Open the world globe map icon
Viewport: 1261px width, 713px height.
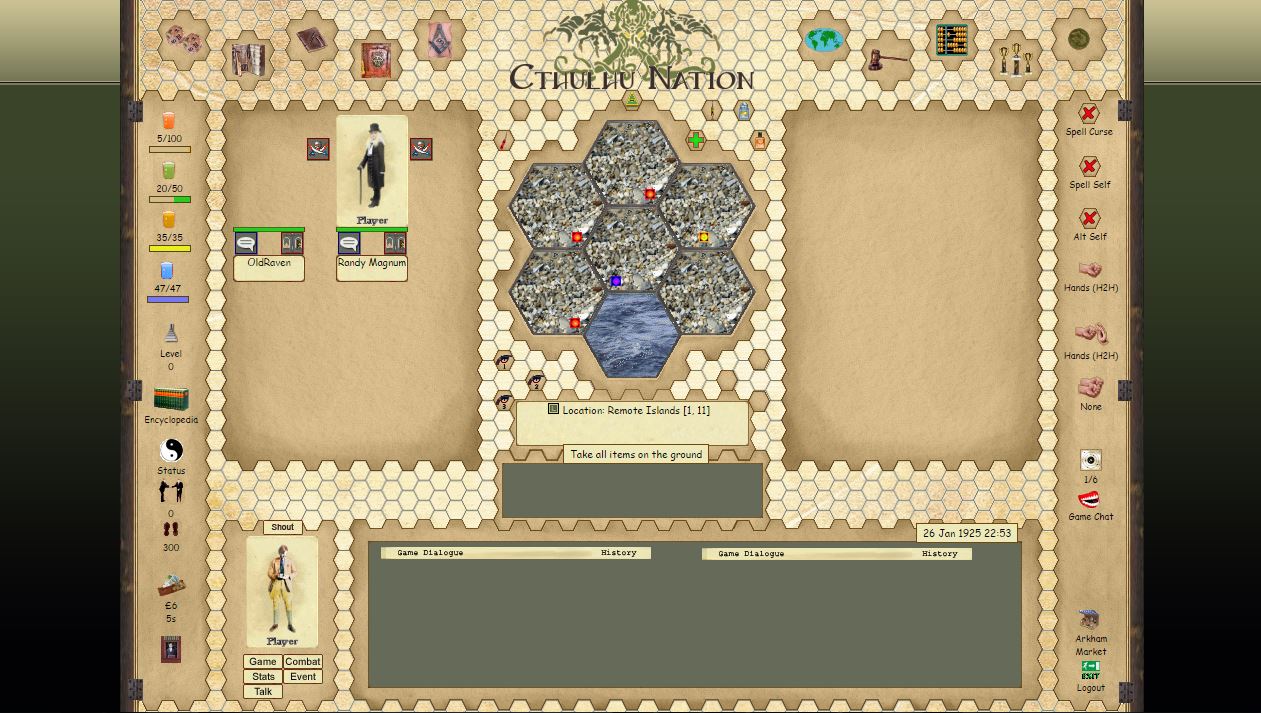(x=824, y=40)
